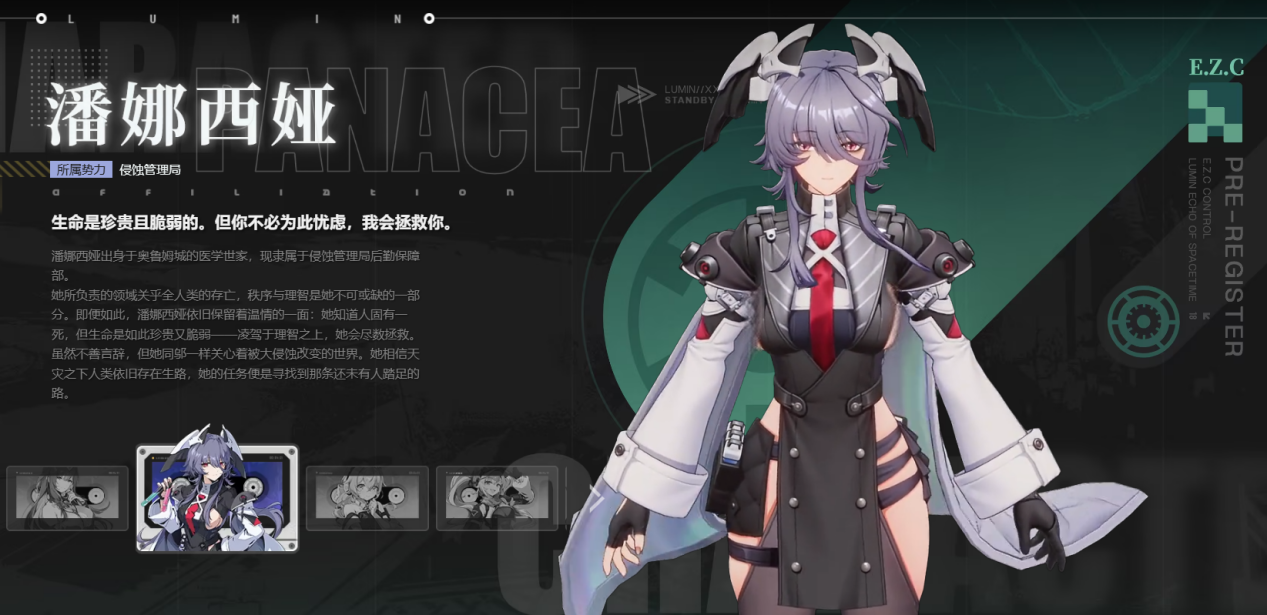Pick the greyed-out curly-haired character card
The width and height of the screenshot is (1267, 615).
pyautogui.click(x=367, y=497)
